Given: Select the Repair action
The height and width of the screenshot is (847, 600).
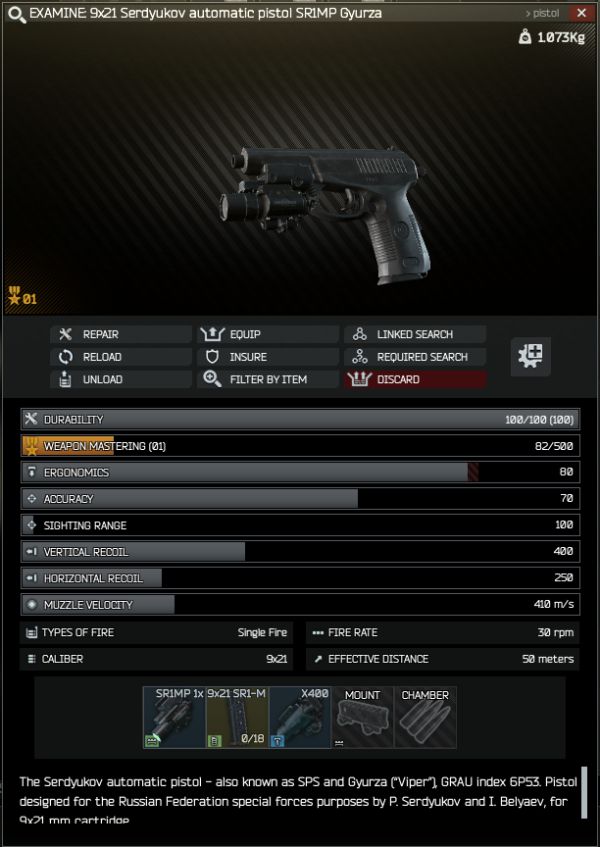Looking at the screenshot, I should click(x=120, y=334).
